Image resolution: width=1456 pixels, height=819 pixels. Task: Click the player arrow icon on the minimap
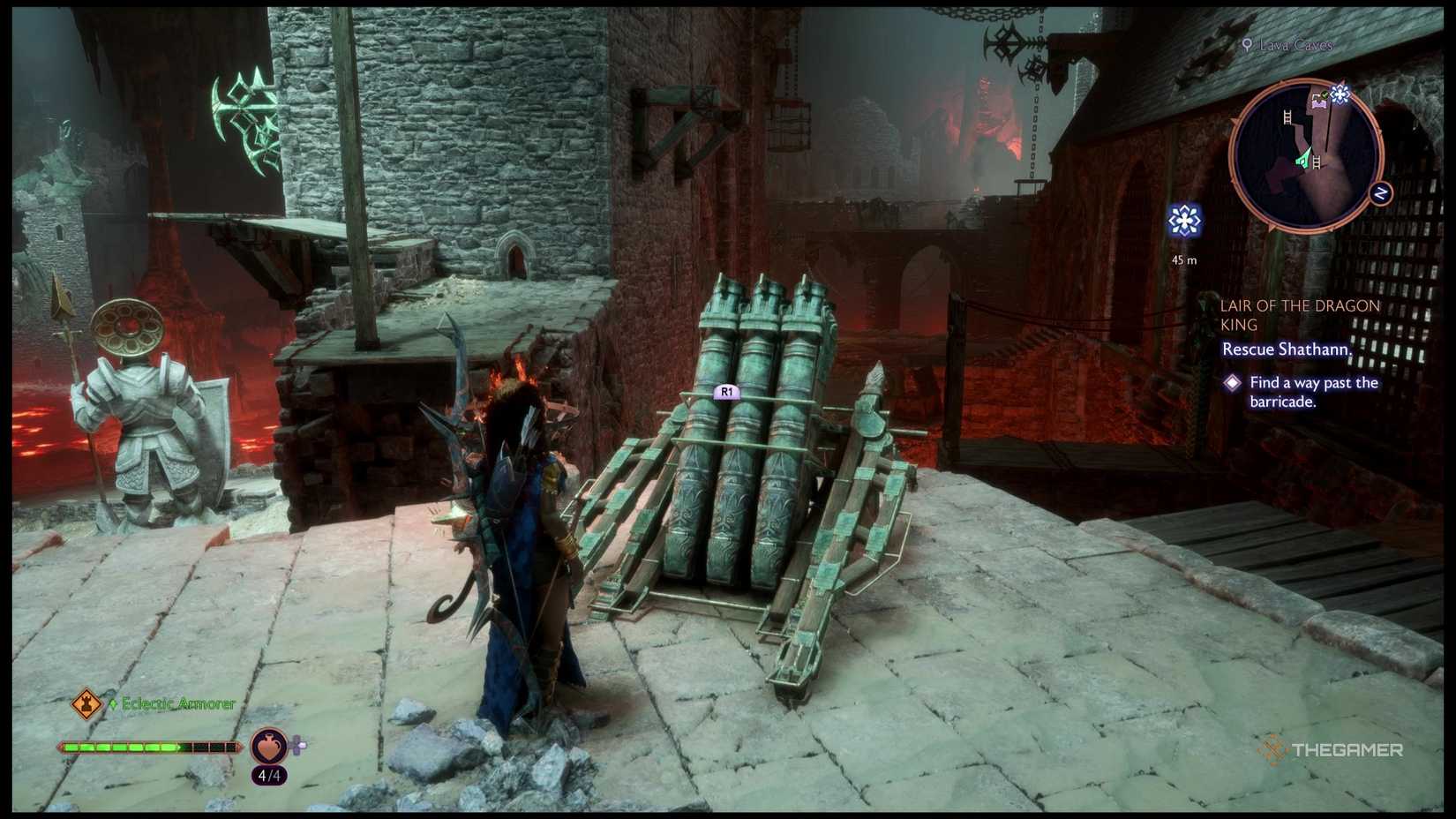point(1304,157)
